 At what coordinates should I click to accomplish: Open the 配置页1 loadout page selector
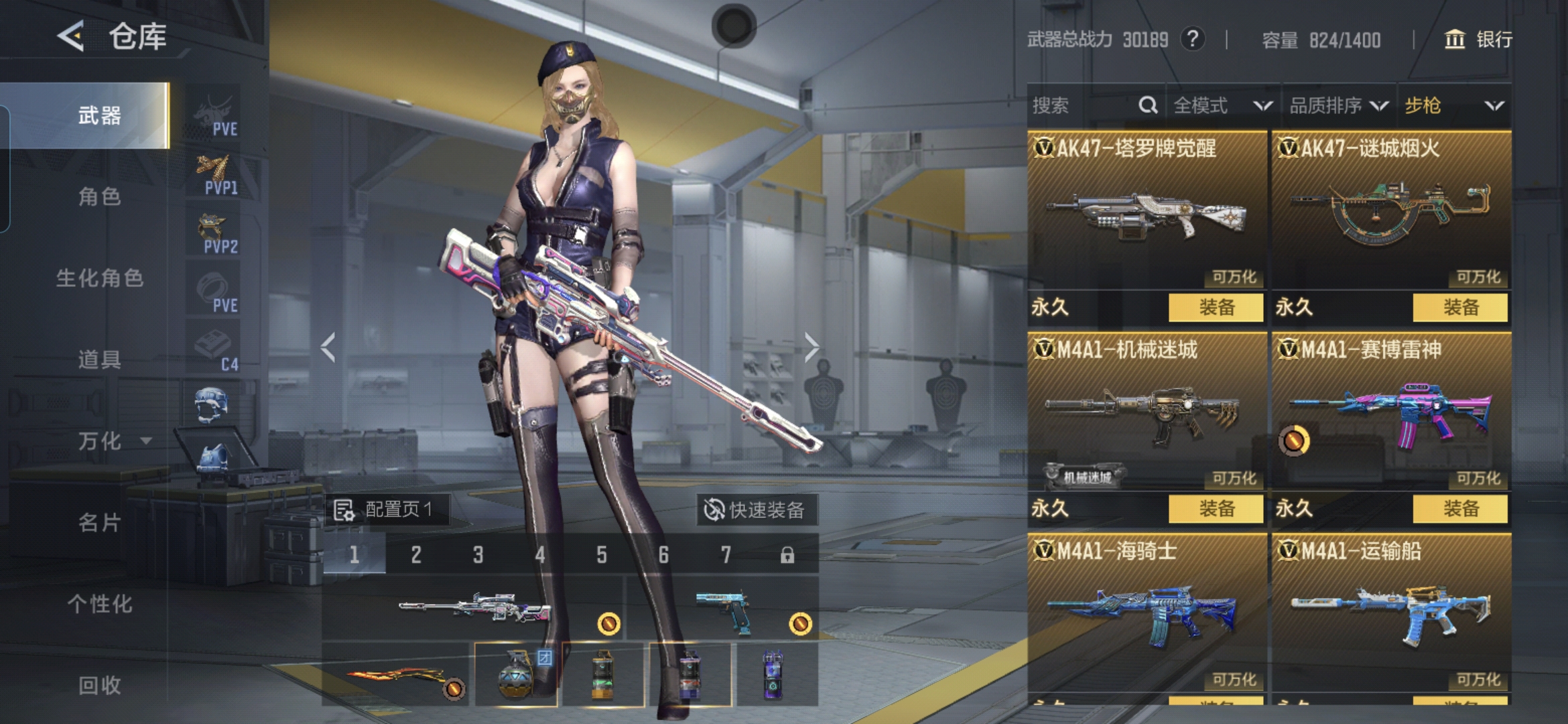(387, 510)
